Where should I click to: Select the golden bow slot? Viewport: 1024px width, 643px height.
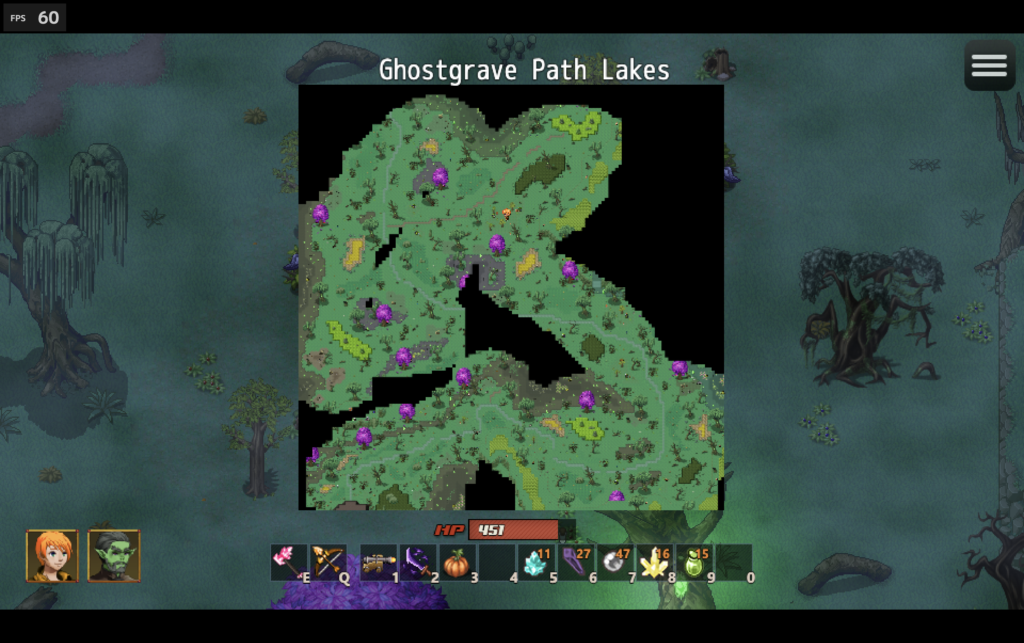[x=328, y=563]
